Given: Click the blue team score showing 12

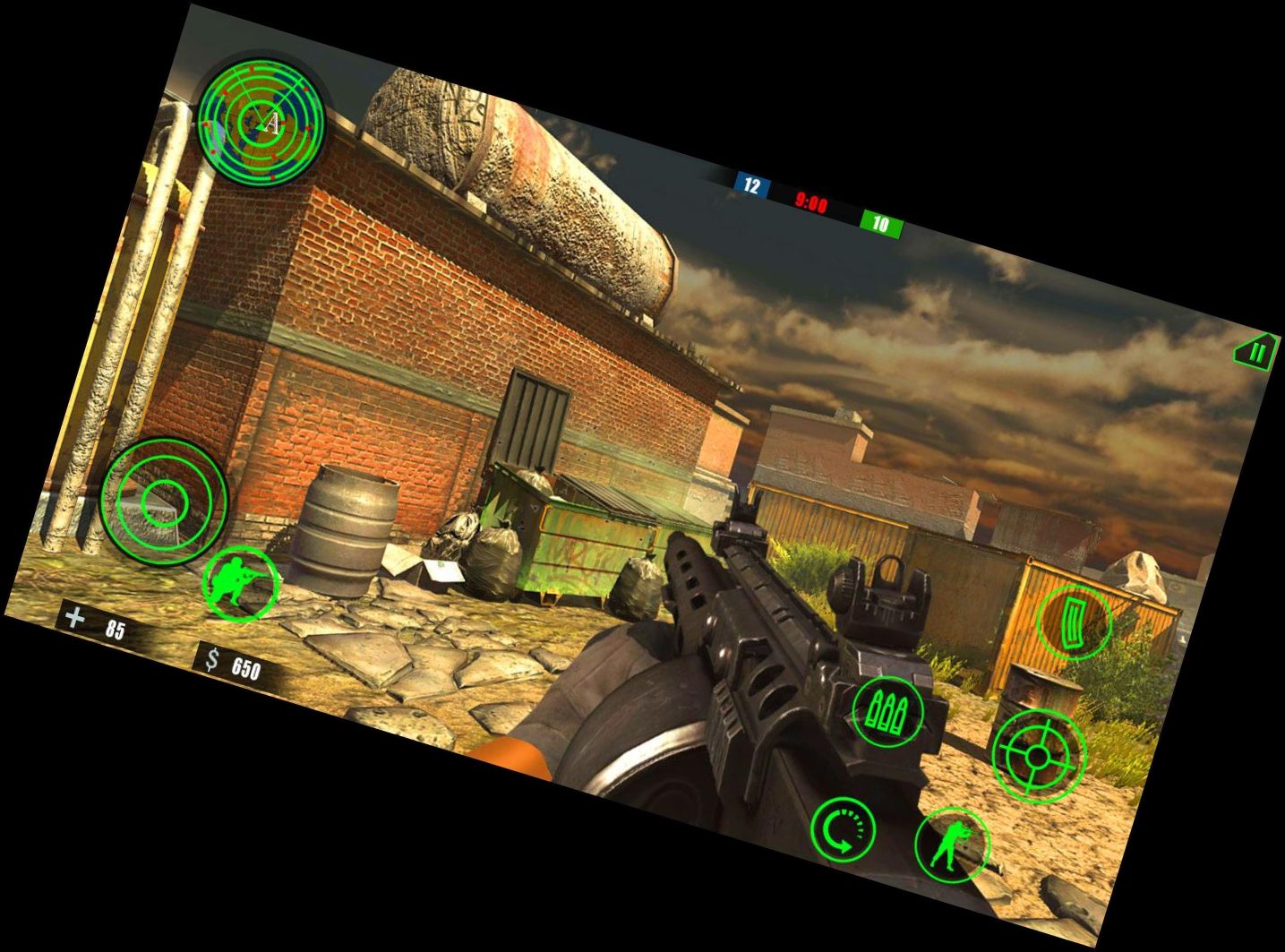Looking at the screenshot, I should click(749, 183).
